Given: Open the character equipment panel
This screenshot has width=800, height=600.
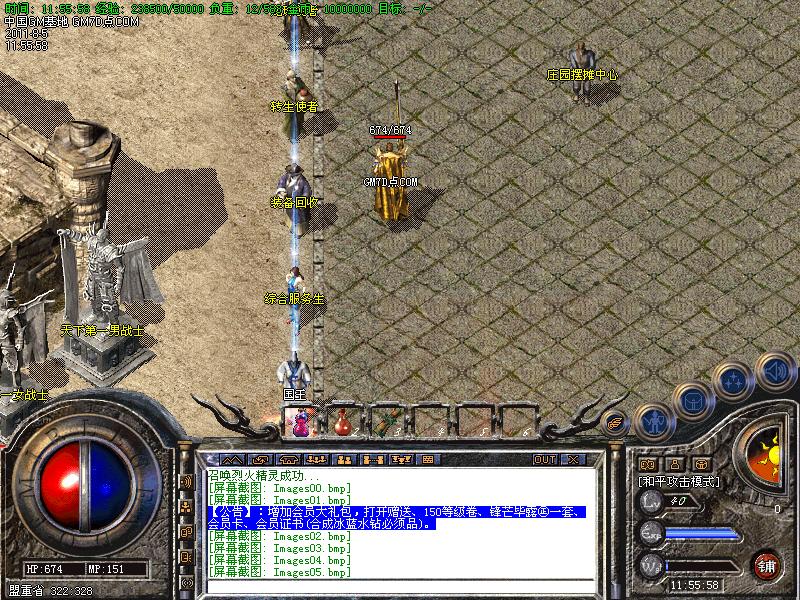Looking at the screenshot, I should click(652, 422).
